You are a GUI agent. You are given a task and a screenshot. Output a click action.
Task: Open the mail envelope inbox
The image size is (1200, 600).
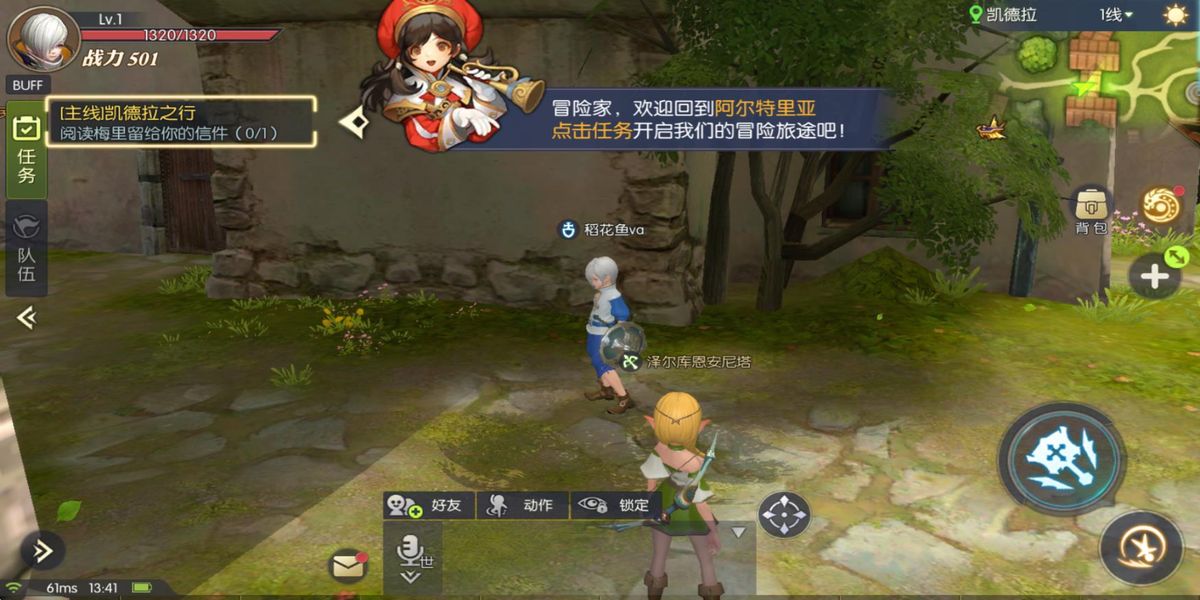pyautogui.click(x=347, y=567)
